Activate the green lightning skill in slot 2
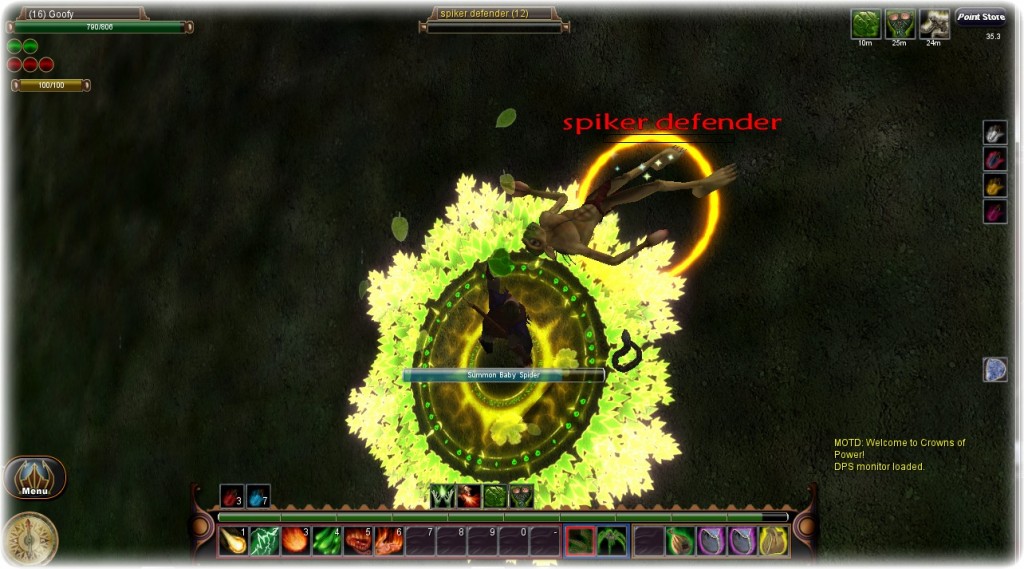This screenshot has height=569, width=1024. point(265,541)
